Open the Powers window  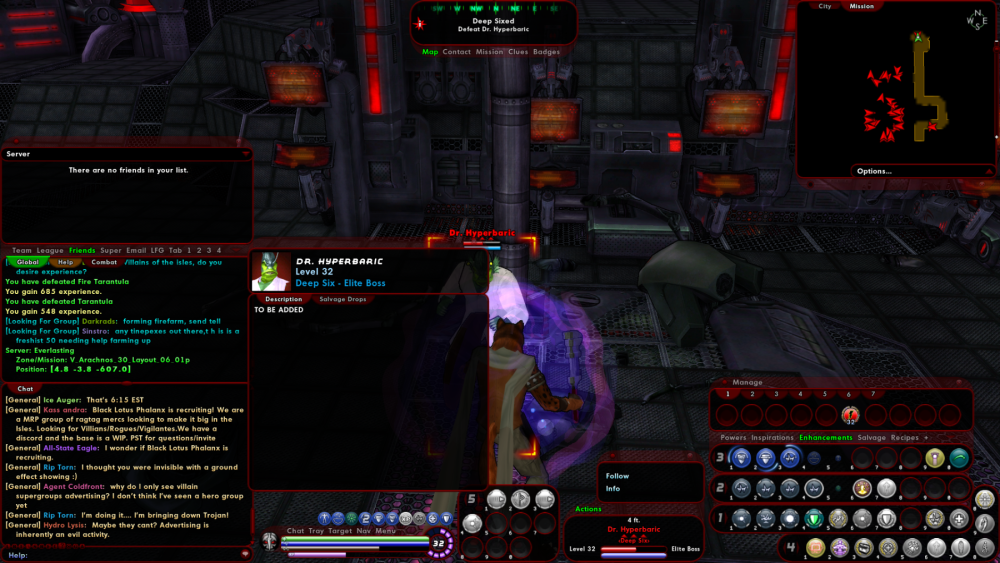click(x=733, y=438)
